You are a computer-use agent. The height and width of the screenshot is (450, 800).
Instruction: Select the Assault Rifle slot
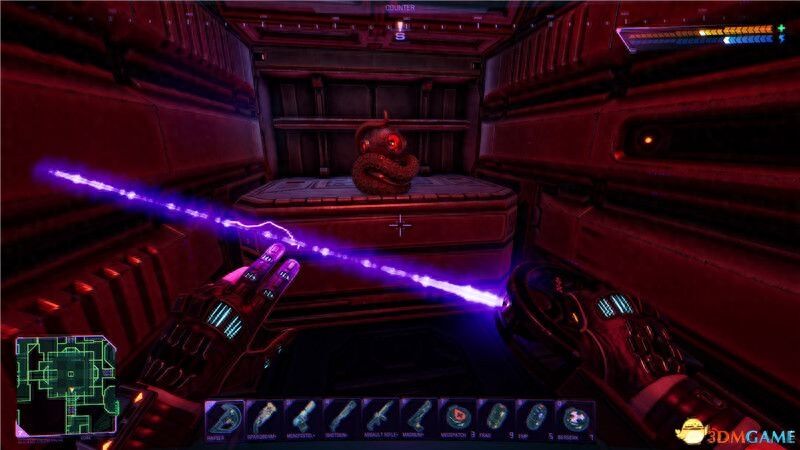pos(380,417)
